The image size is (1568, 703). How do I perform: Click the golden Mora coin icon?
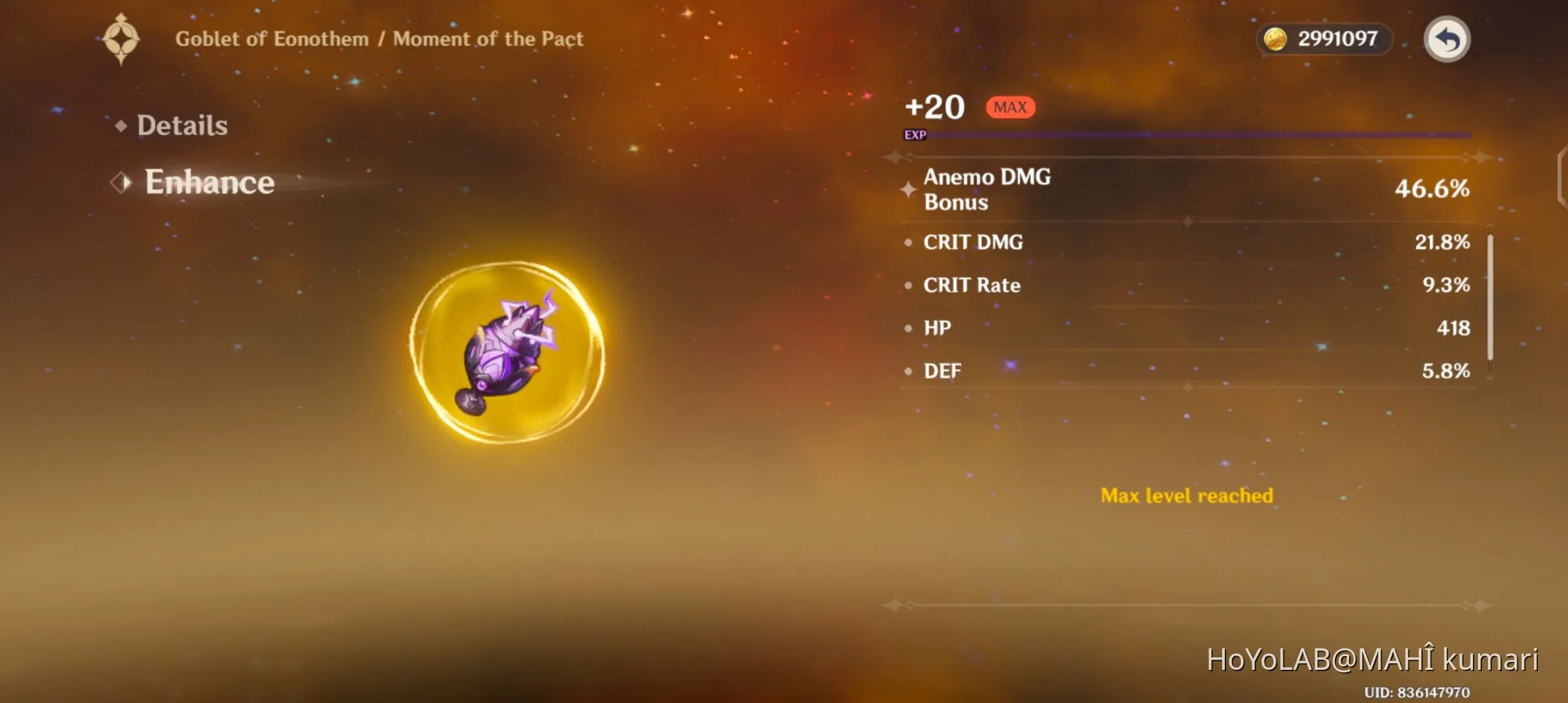point(1276,39)
